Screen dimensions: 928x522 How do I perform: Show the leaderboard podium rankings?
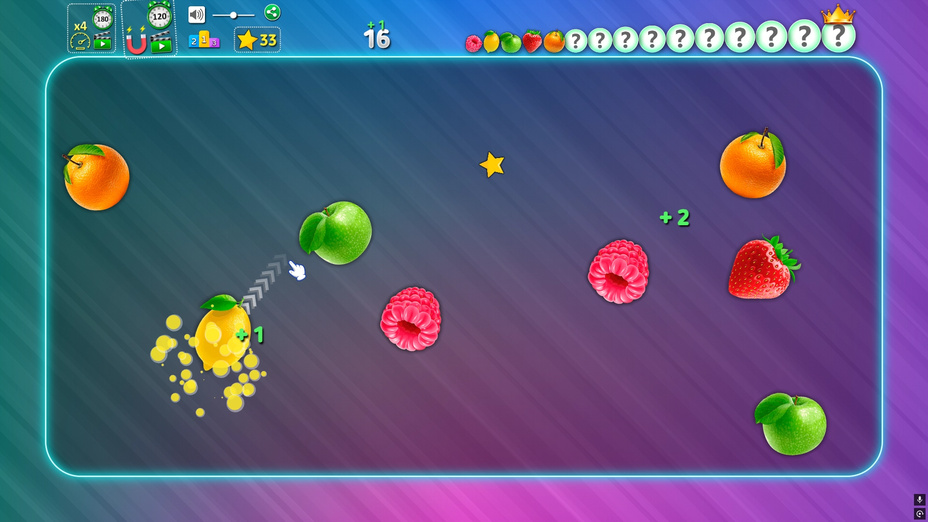(204, 40)
